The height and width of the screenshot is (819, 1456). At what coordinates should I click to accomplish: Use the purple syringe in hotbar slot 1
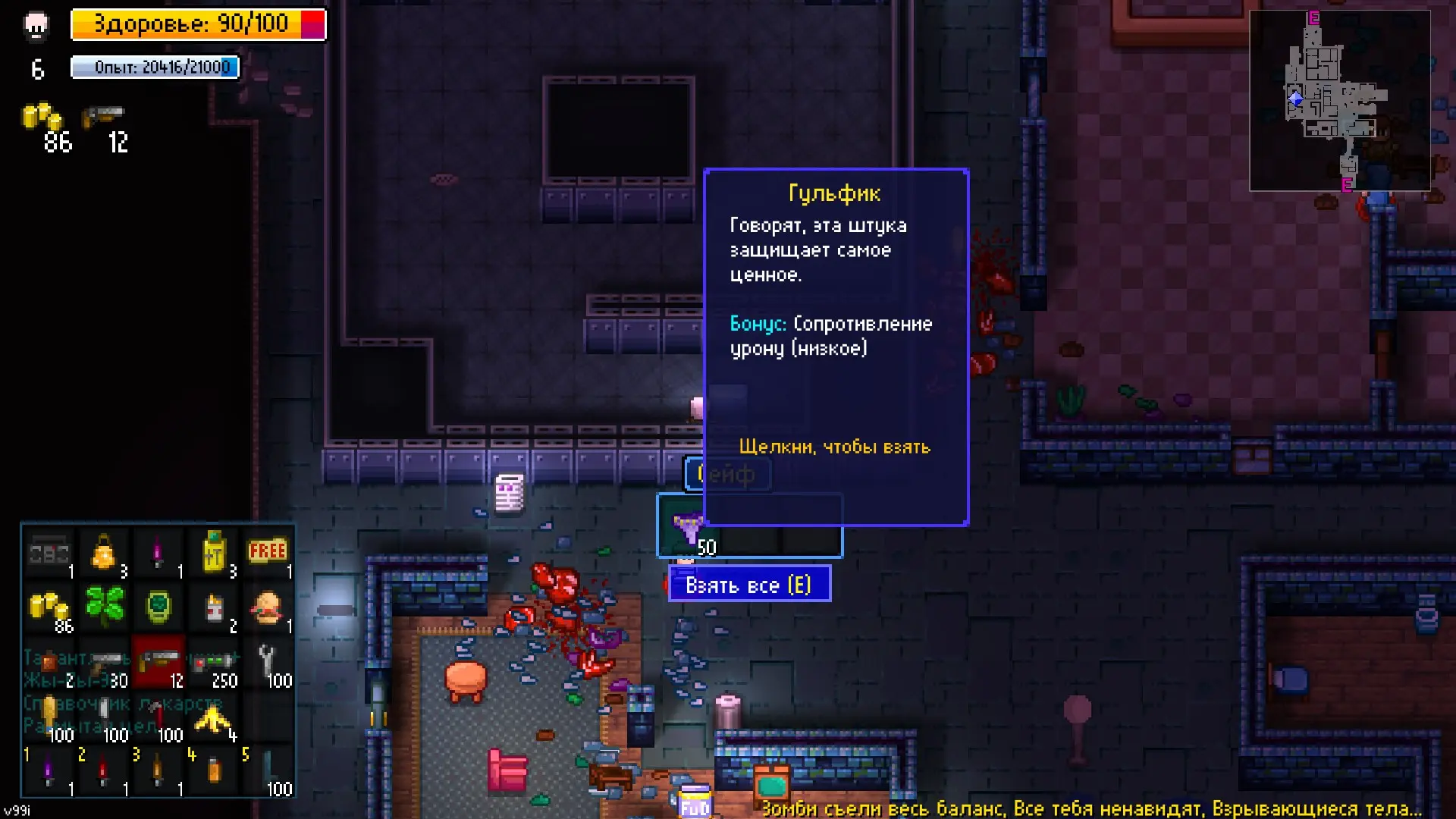click(49, 771)
